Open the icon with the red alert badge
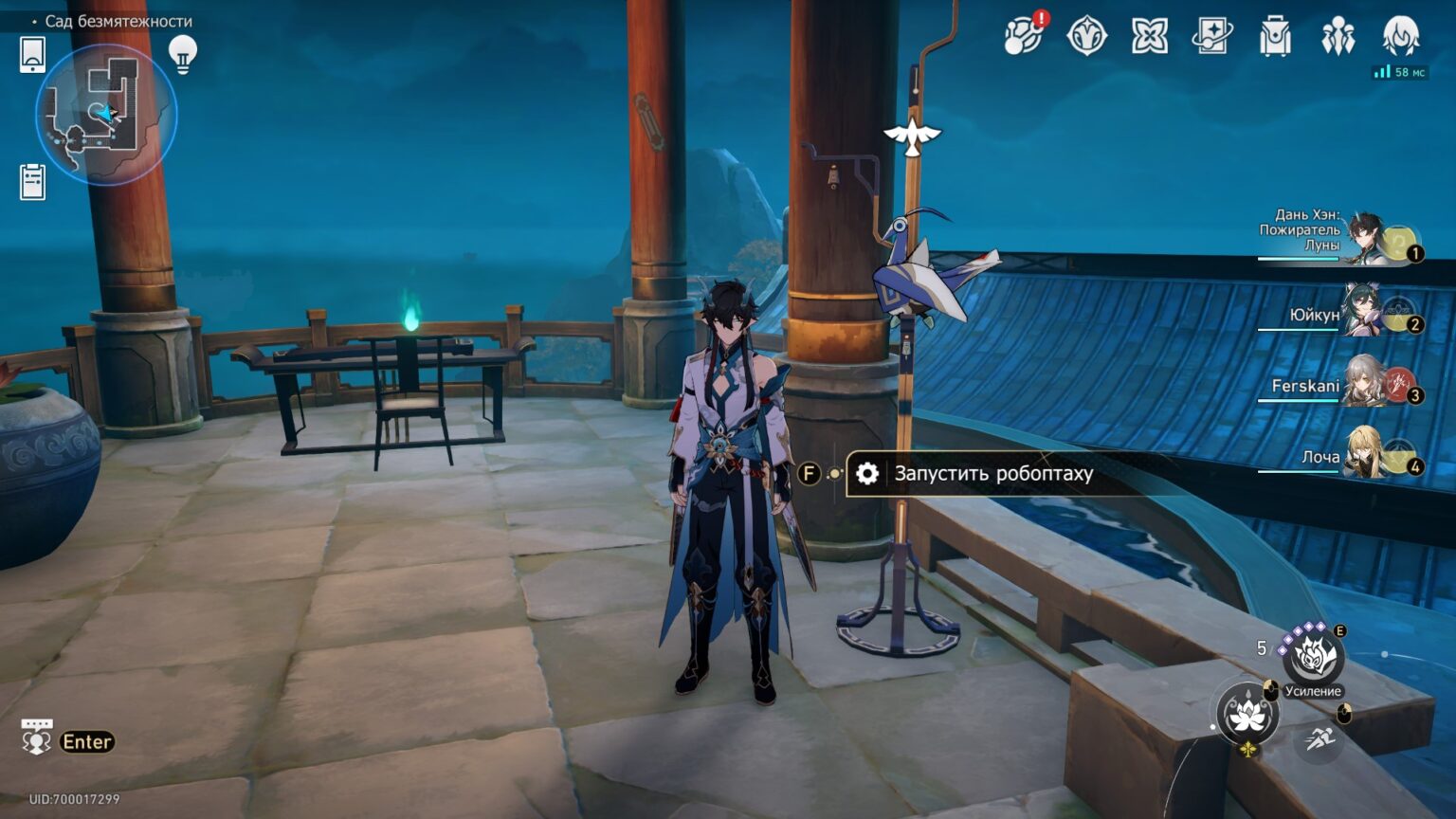Screen dimensions: 1456x819 1023,36
